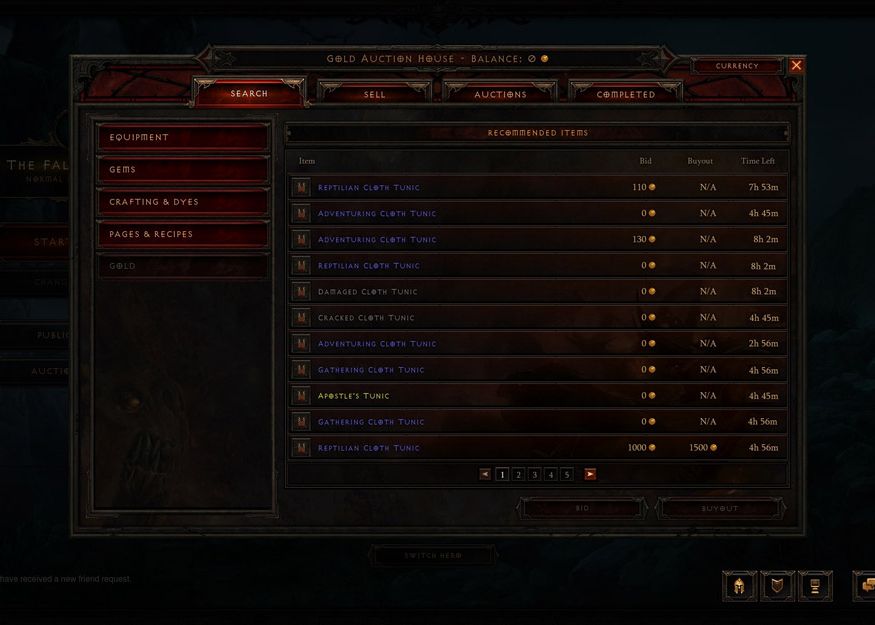Select the Damaged Cloth Tunic listing

click(368, 292)
